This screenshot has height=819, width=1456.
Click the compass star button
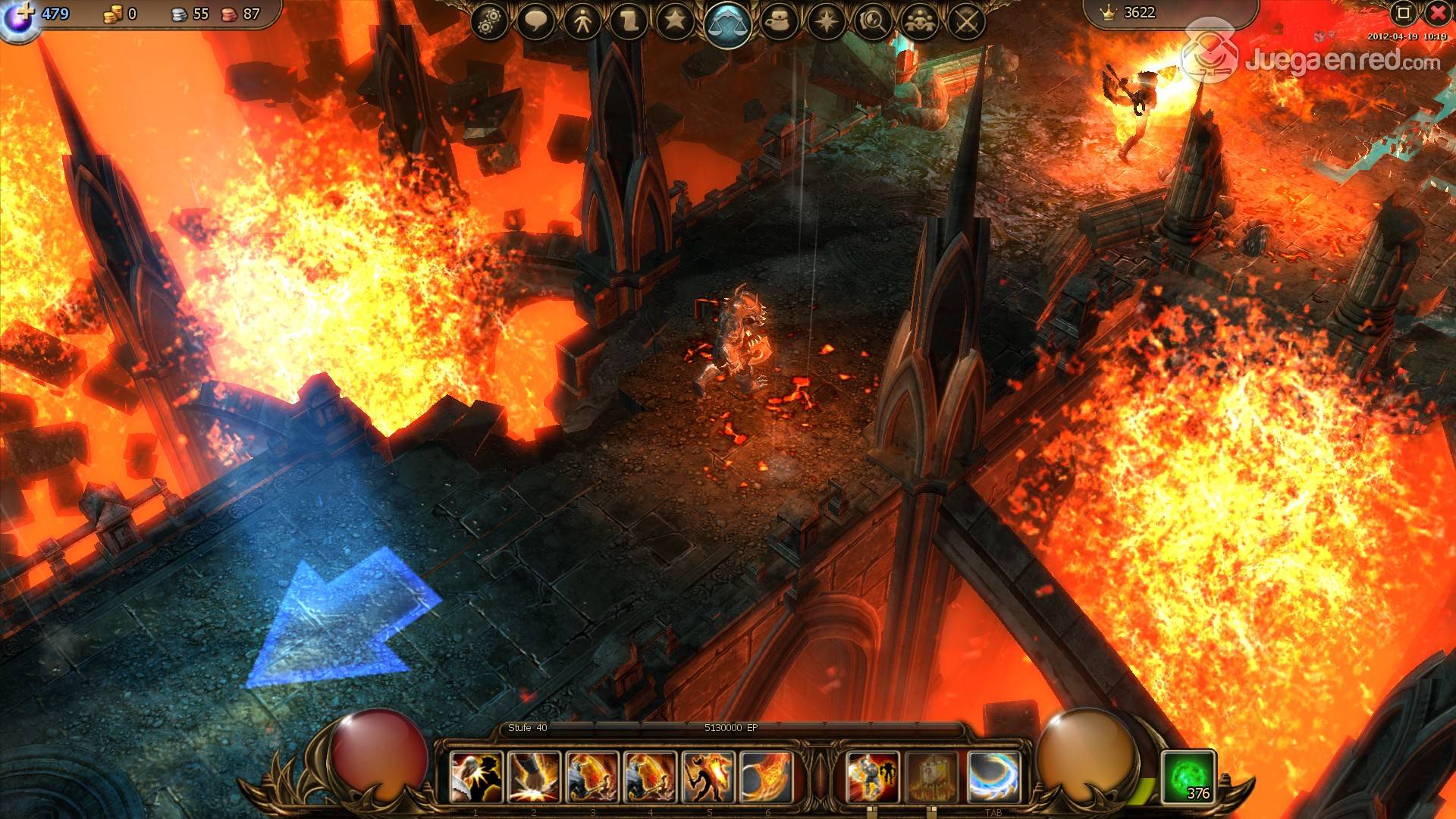[x=826, y=22]
